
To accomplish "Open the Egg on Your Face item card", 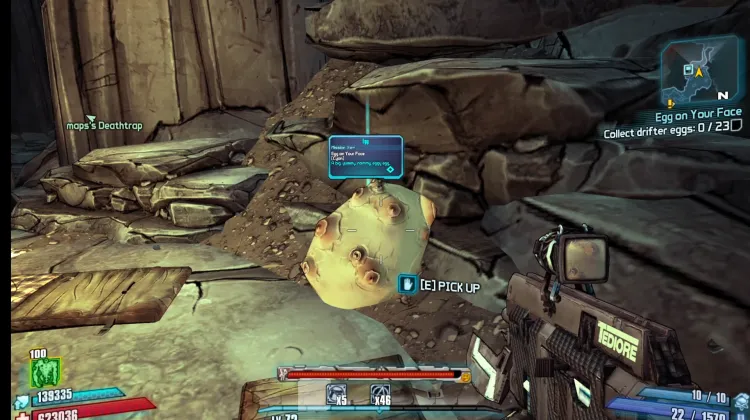I will 365,157.
